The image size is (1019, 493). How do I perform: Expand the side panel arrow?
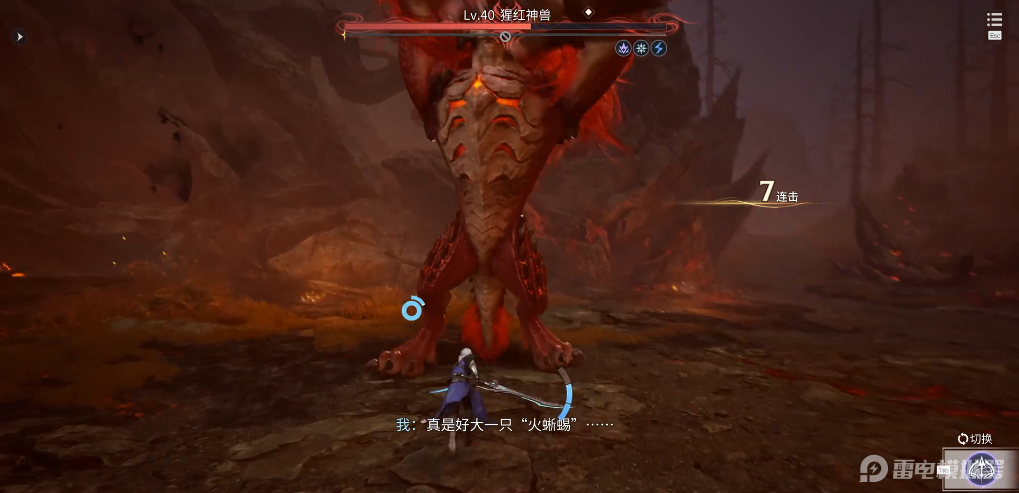pyautogui.click(x=19, y=37)
